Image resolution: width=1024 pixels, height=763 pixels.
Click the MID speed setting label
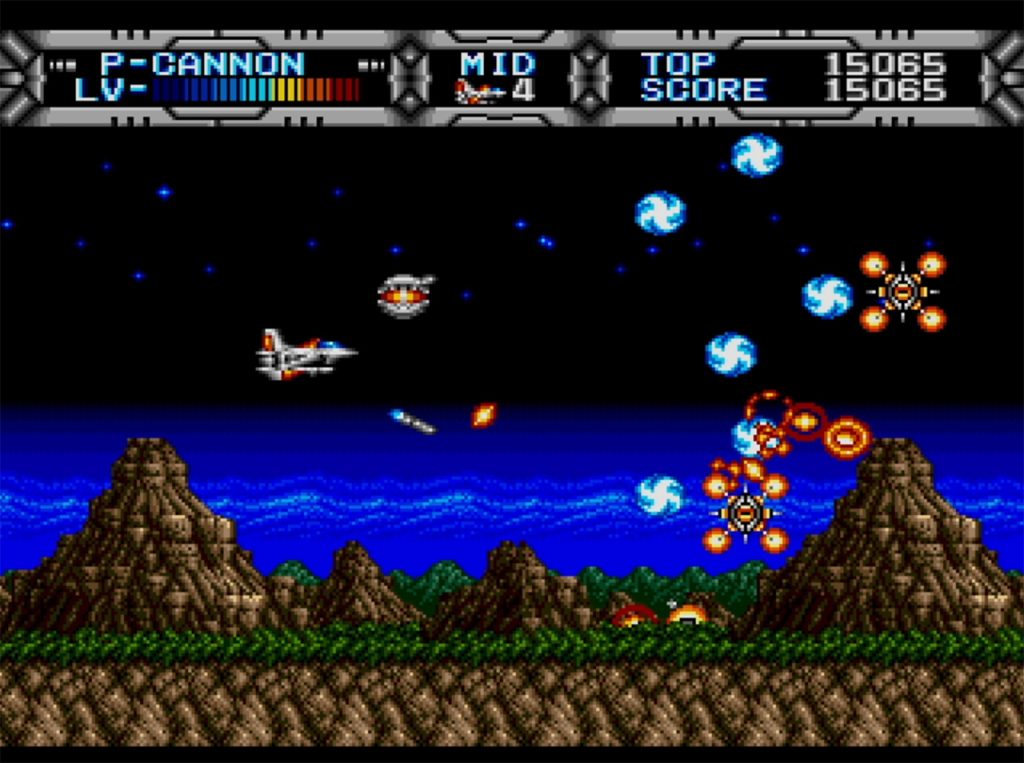(498, 64)
